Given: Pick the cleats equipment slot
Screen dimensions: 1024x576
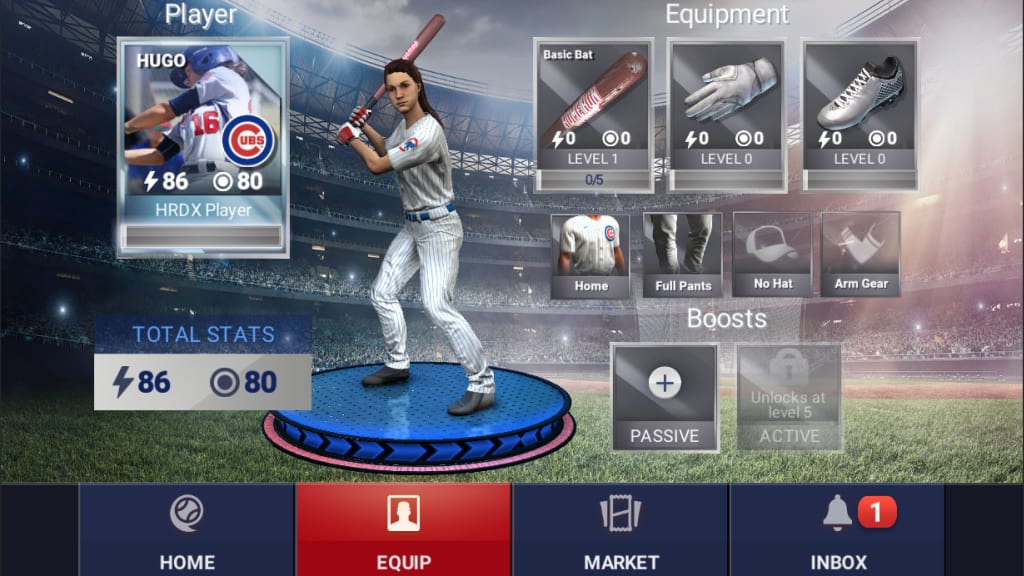Looking at the screenshot, I should coord(861,114).
